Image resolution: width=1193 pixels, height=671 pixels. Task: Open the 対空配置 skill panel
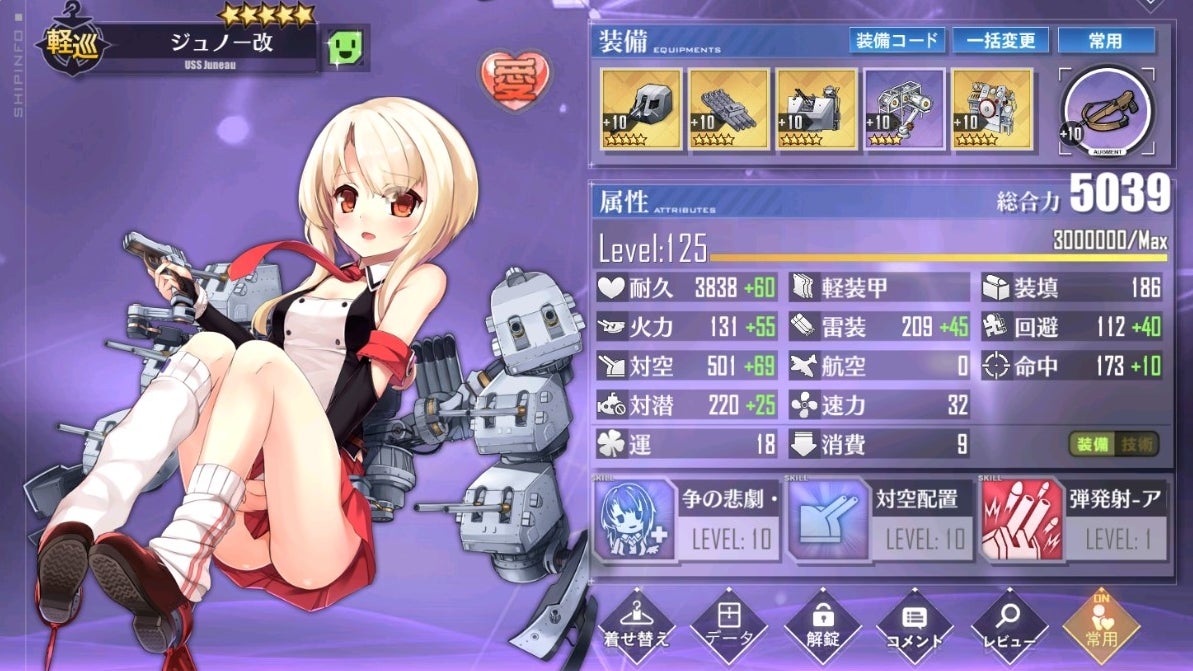tap(878, 520)
